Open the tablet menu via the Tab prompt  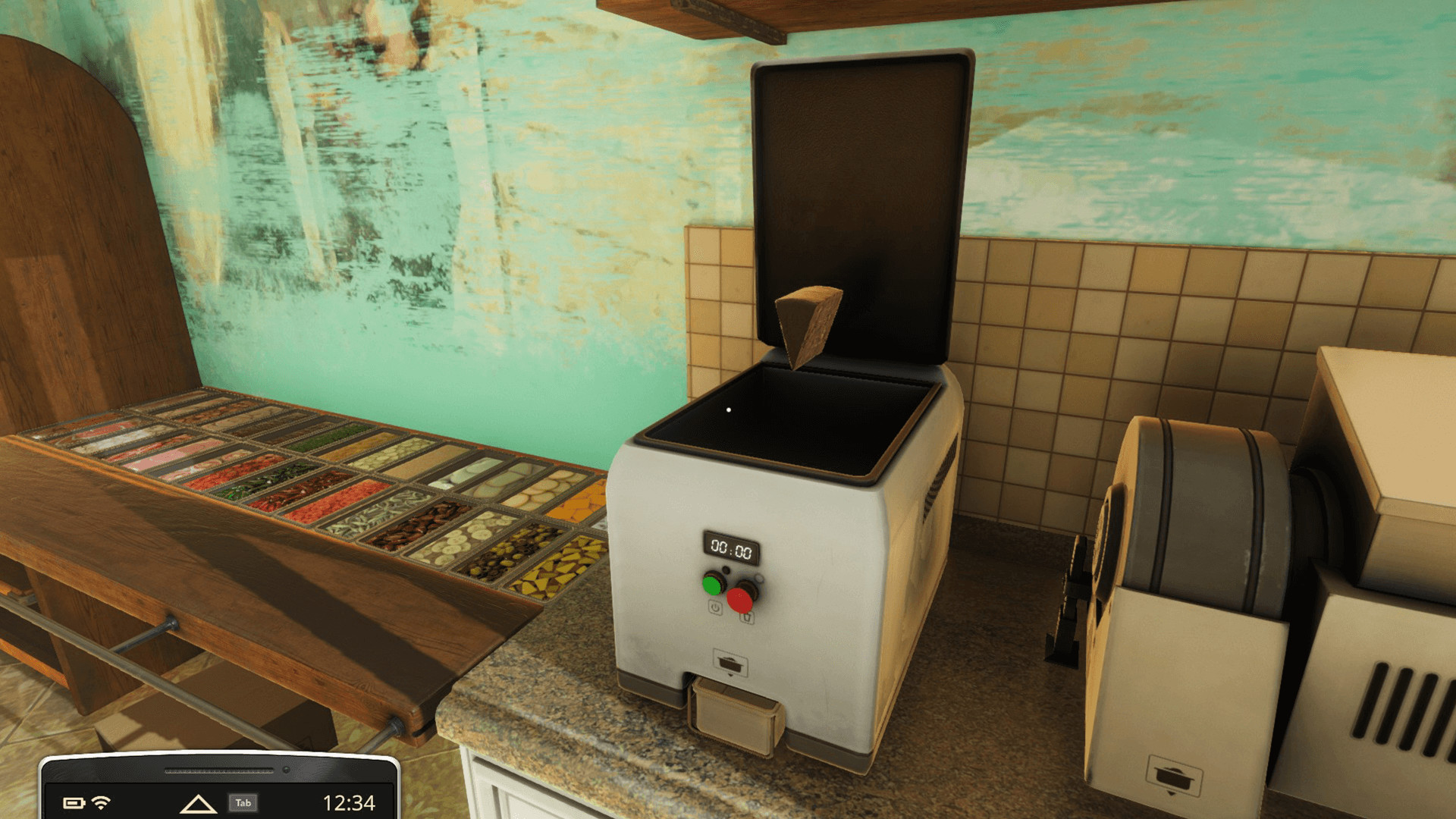pyautogui.click(x=245, y=803)
